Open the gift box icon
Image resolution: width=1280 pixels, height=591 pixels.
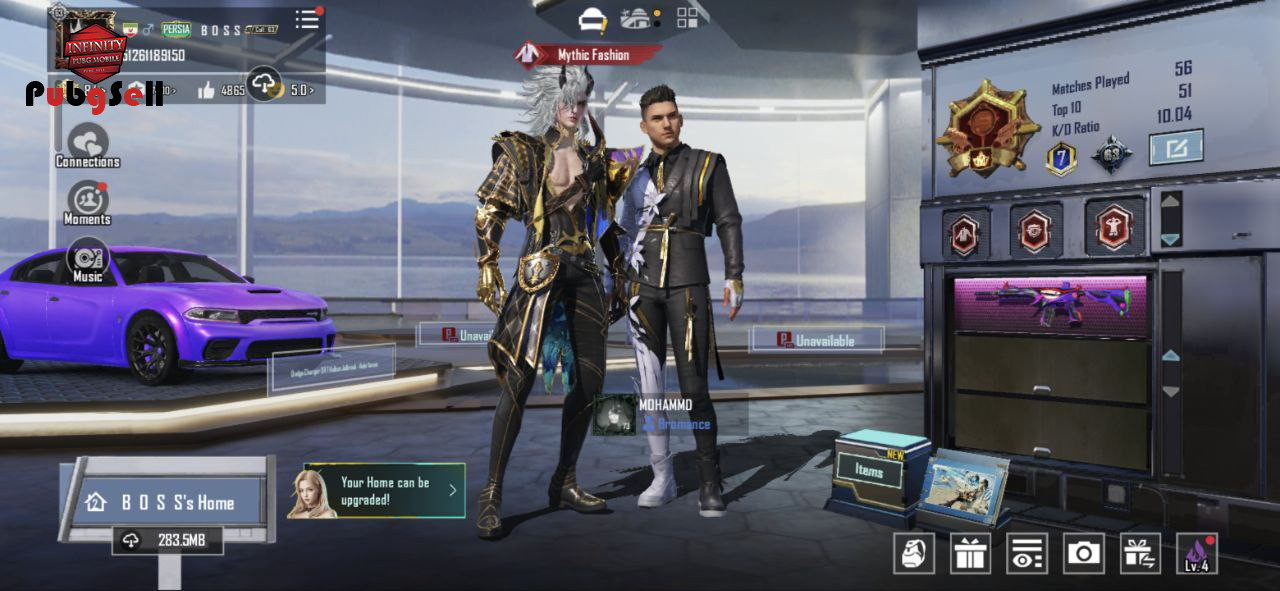coord(970,553)
